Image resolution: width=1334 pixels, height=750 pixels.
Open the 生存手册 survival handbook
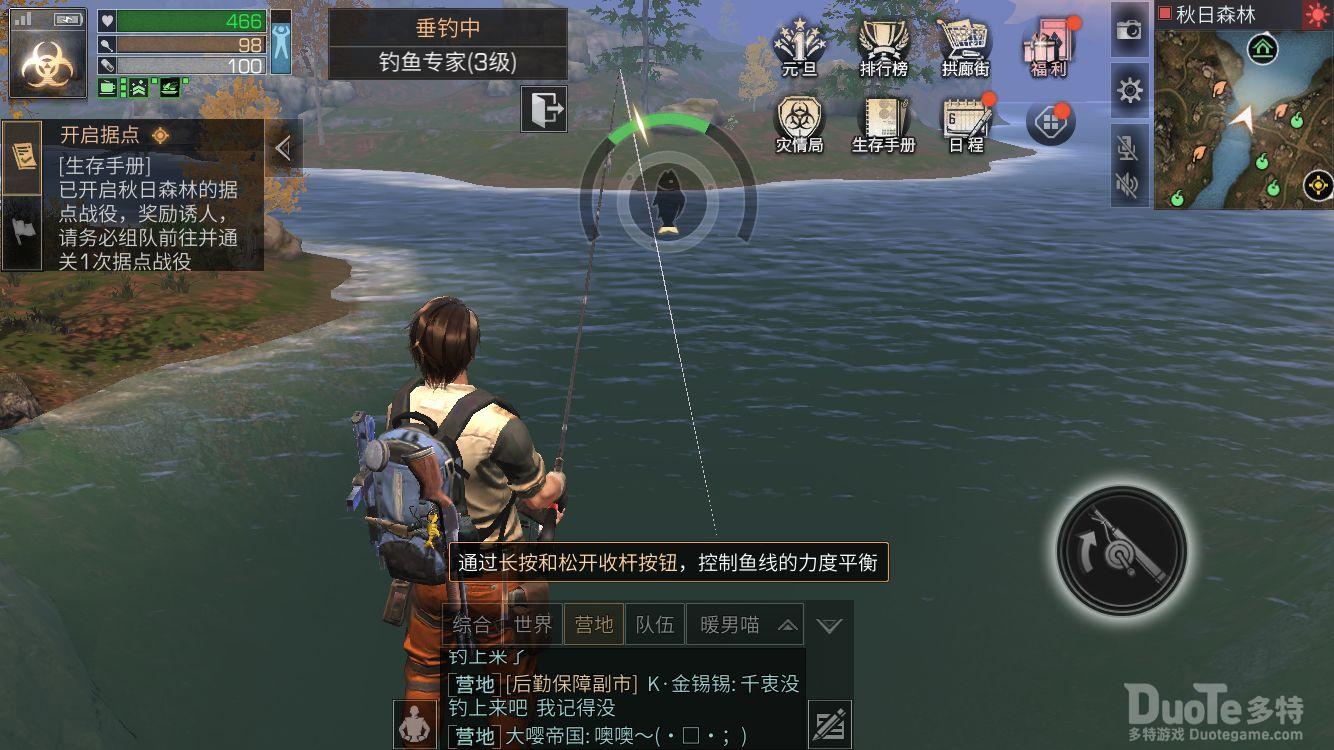coord(882,120)
